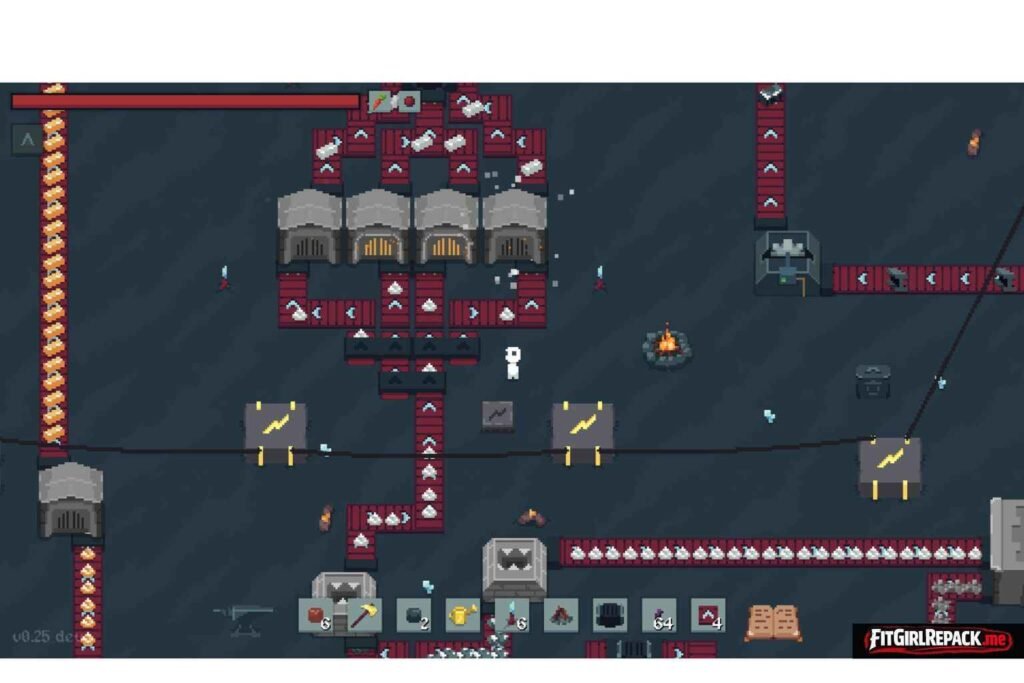Choose the yellow watering can slot
Screen dimensions: 1024x683
point(462,615)
